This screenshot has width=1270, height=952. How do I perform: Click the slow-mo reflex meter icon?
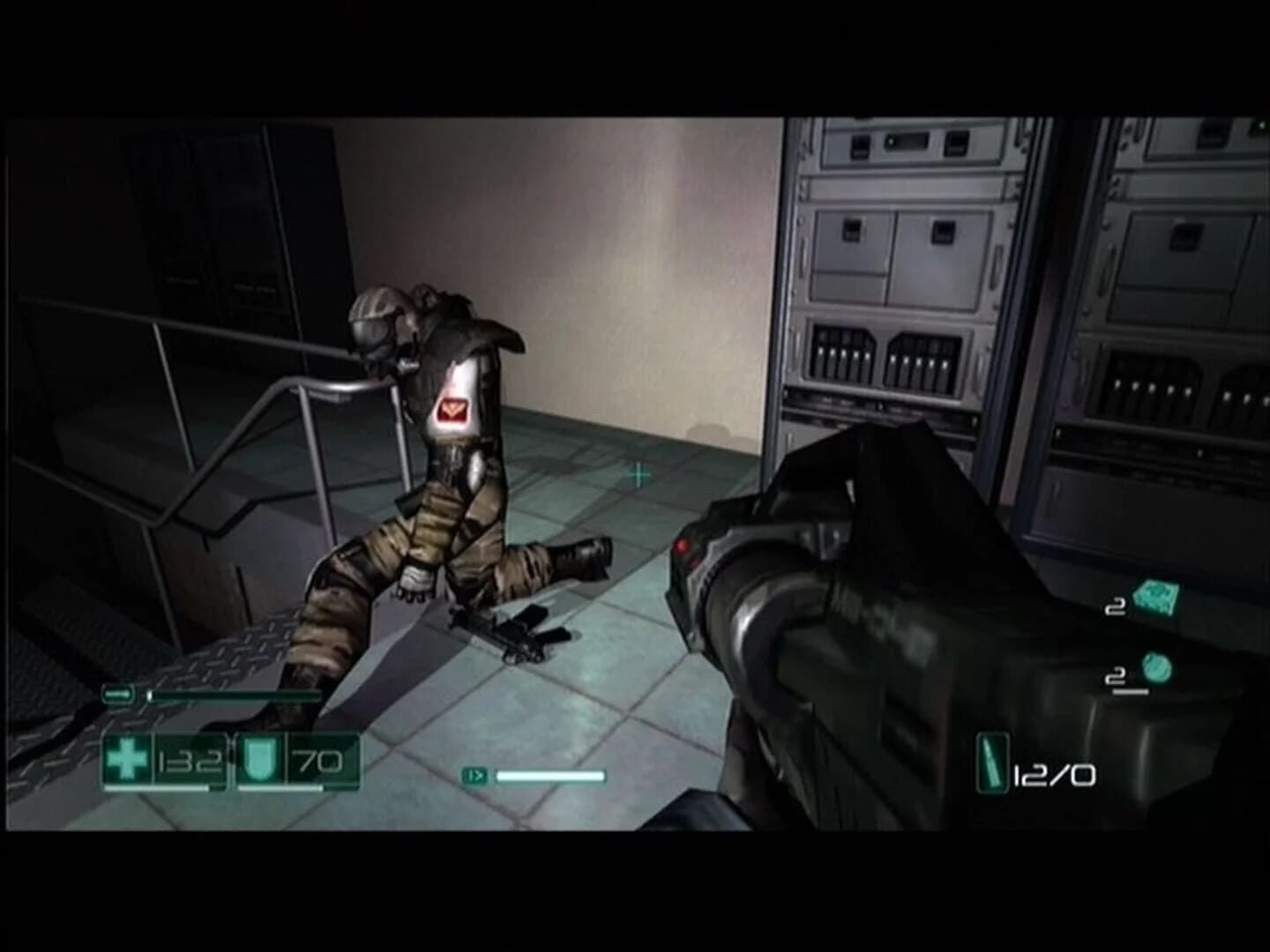pyautogui.click(x=474, y=776)
